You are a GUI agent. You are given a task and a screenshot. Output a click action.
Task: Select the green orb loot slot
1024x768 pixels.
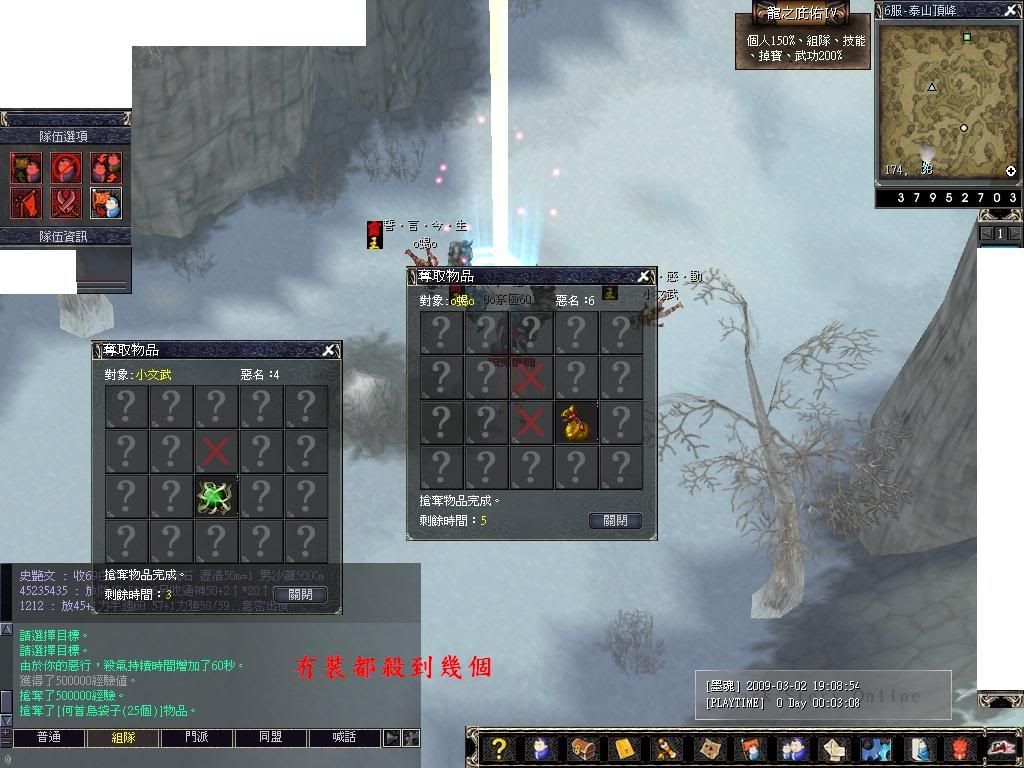coord(216,497)
